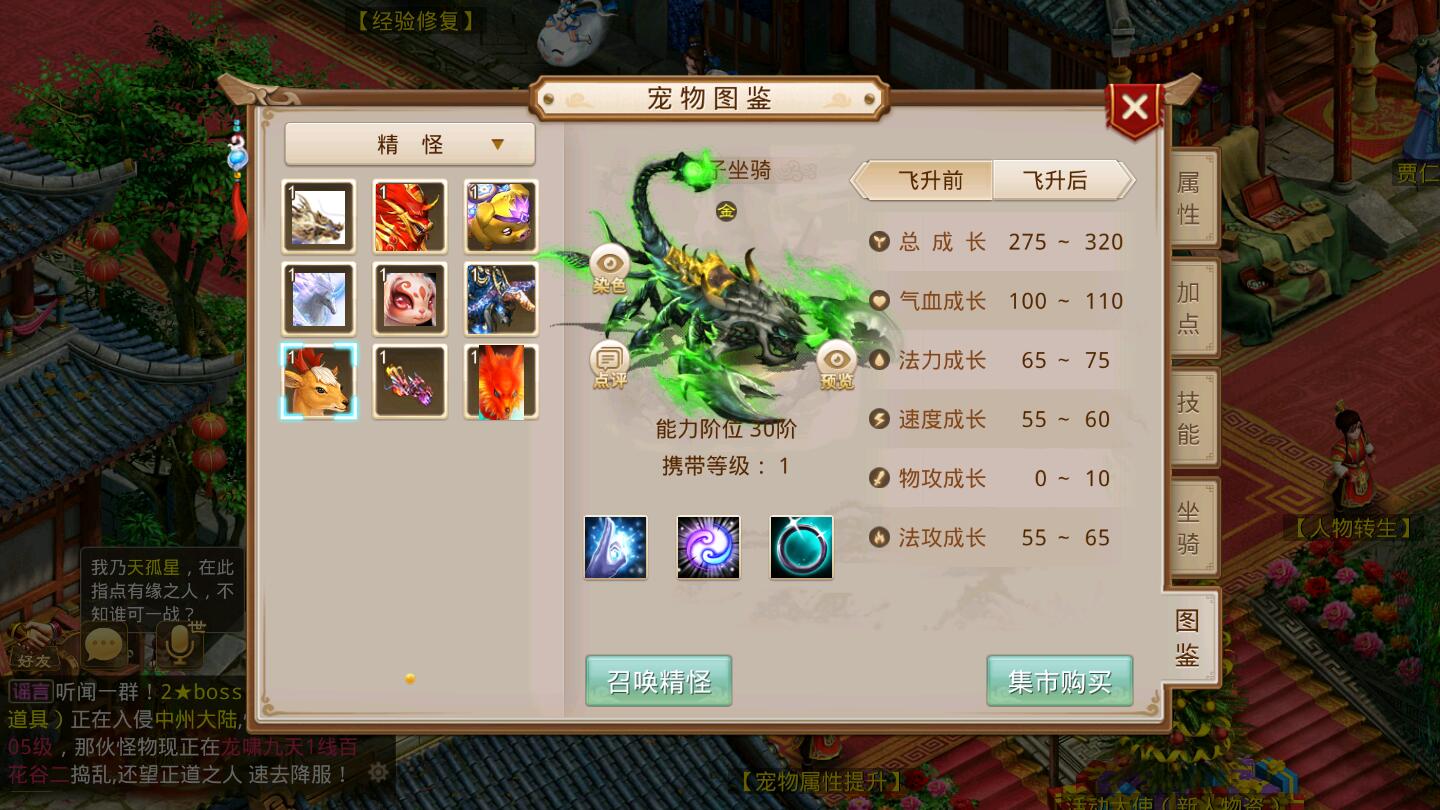Click the chat settings gear icon

tap(378, 771)
